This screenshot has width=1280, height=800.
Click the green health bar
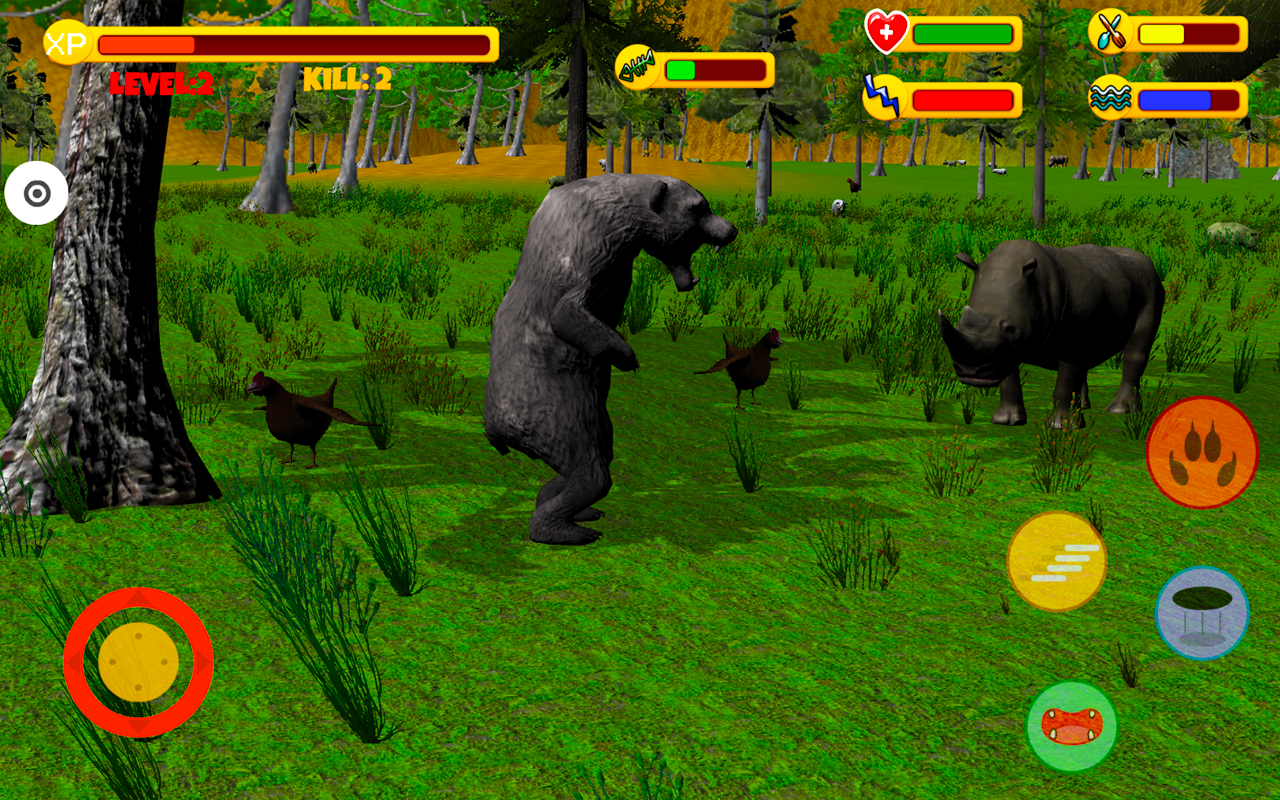(x=965, y=33)
